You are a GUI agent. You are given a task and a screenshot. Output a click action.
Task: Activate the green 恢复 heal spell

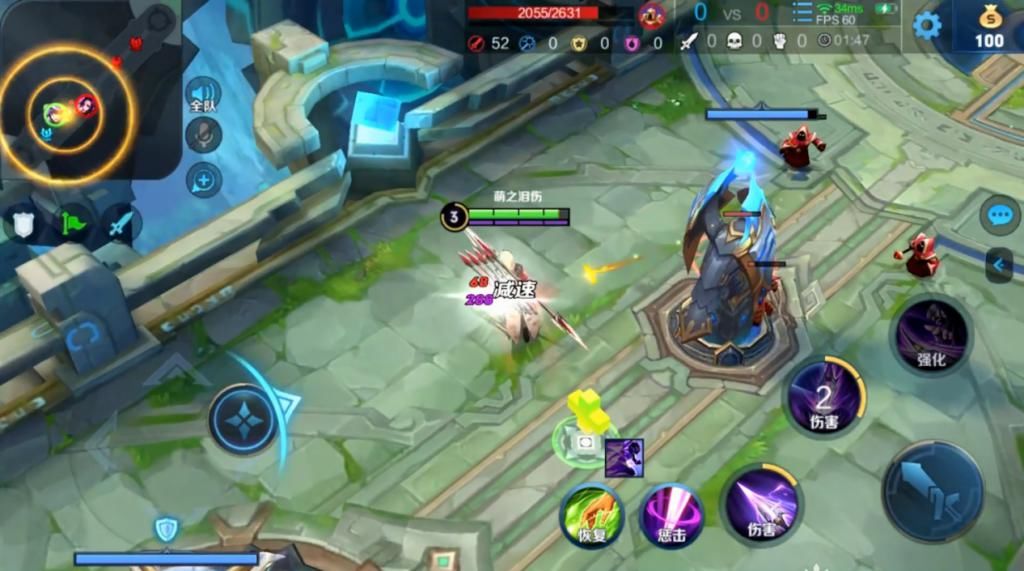click(592, 516)
